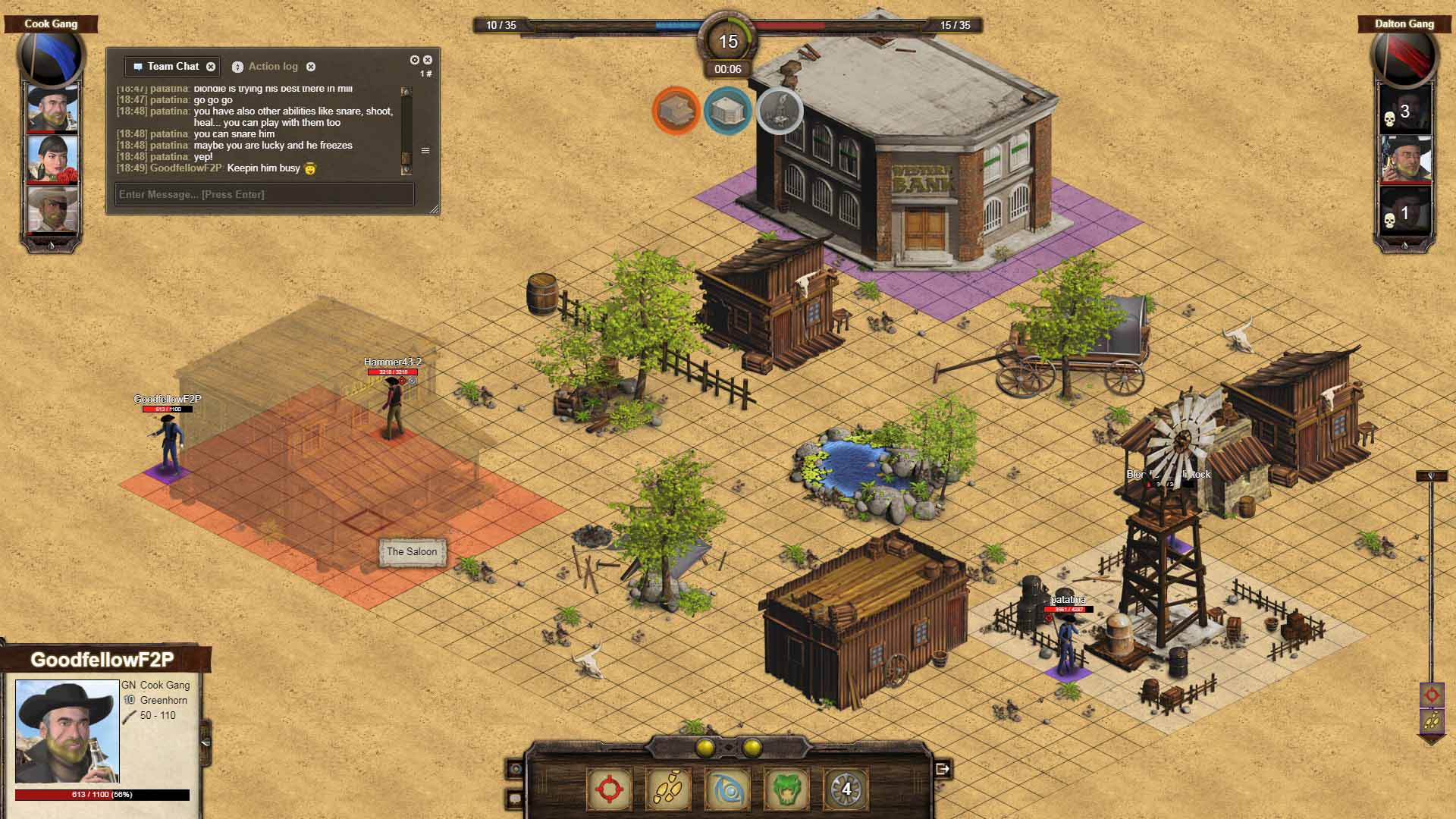
Task: Click the exit arrow beside the ability bar
Action: (x=943, y=769)
